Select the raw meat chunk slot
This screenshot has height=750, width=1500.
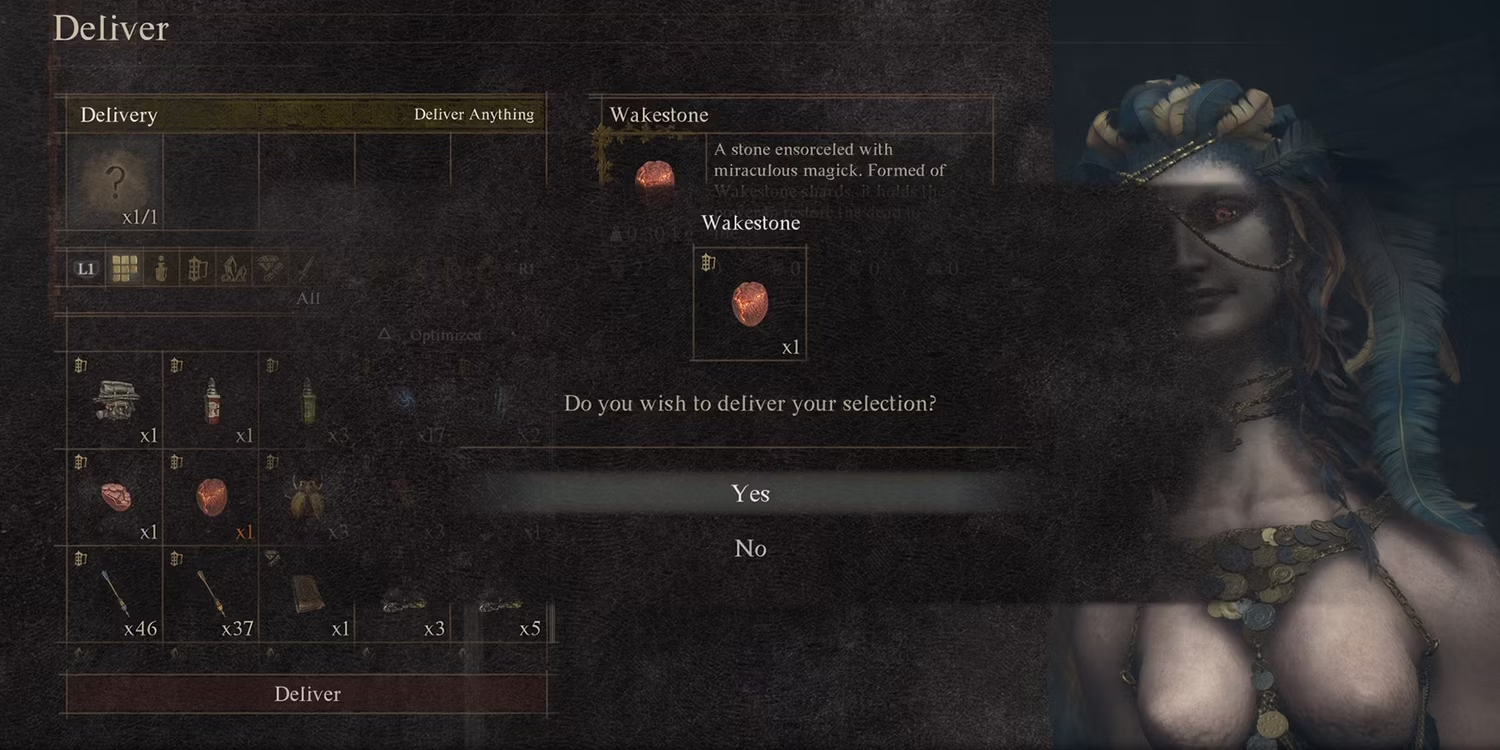(x=115, y=497)
